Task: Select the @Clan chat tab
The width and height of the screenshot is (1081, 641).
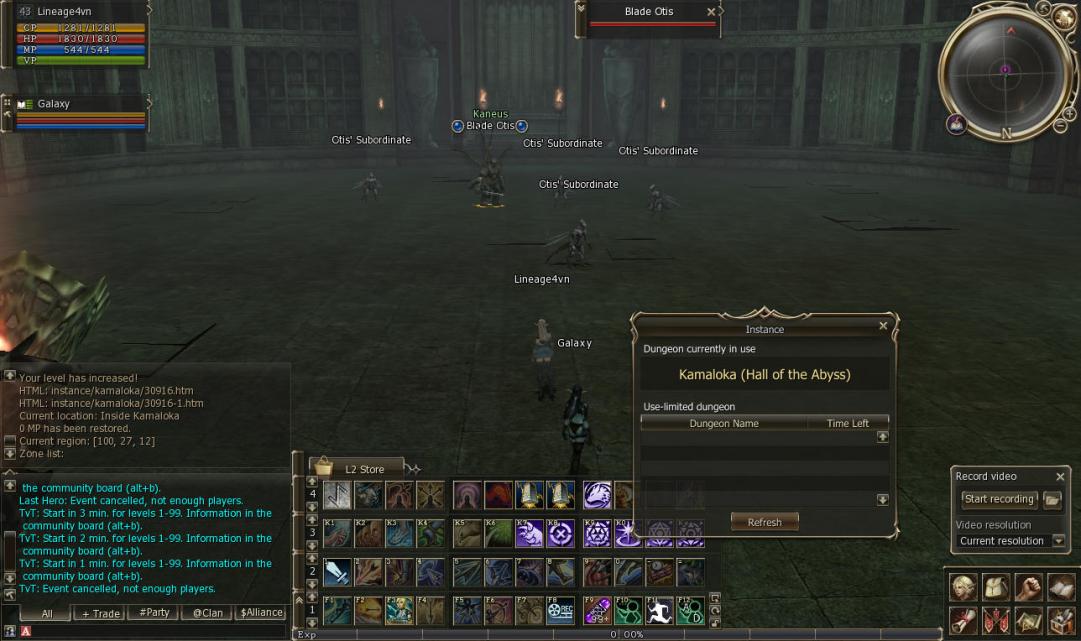Action: point(208,613)
